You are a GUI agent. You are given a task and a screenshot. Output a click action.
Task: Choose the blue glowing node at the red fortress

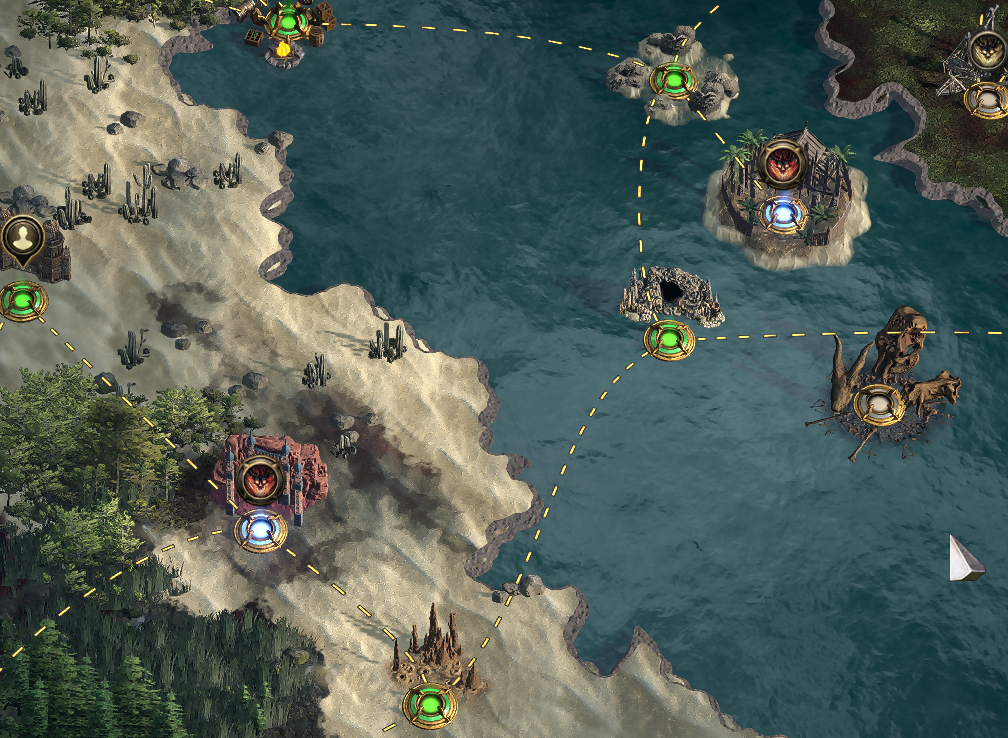pos(261,530)
